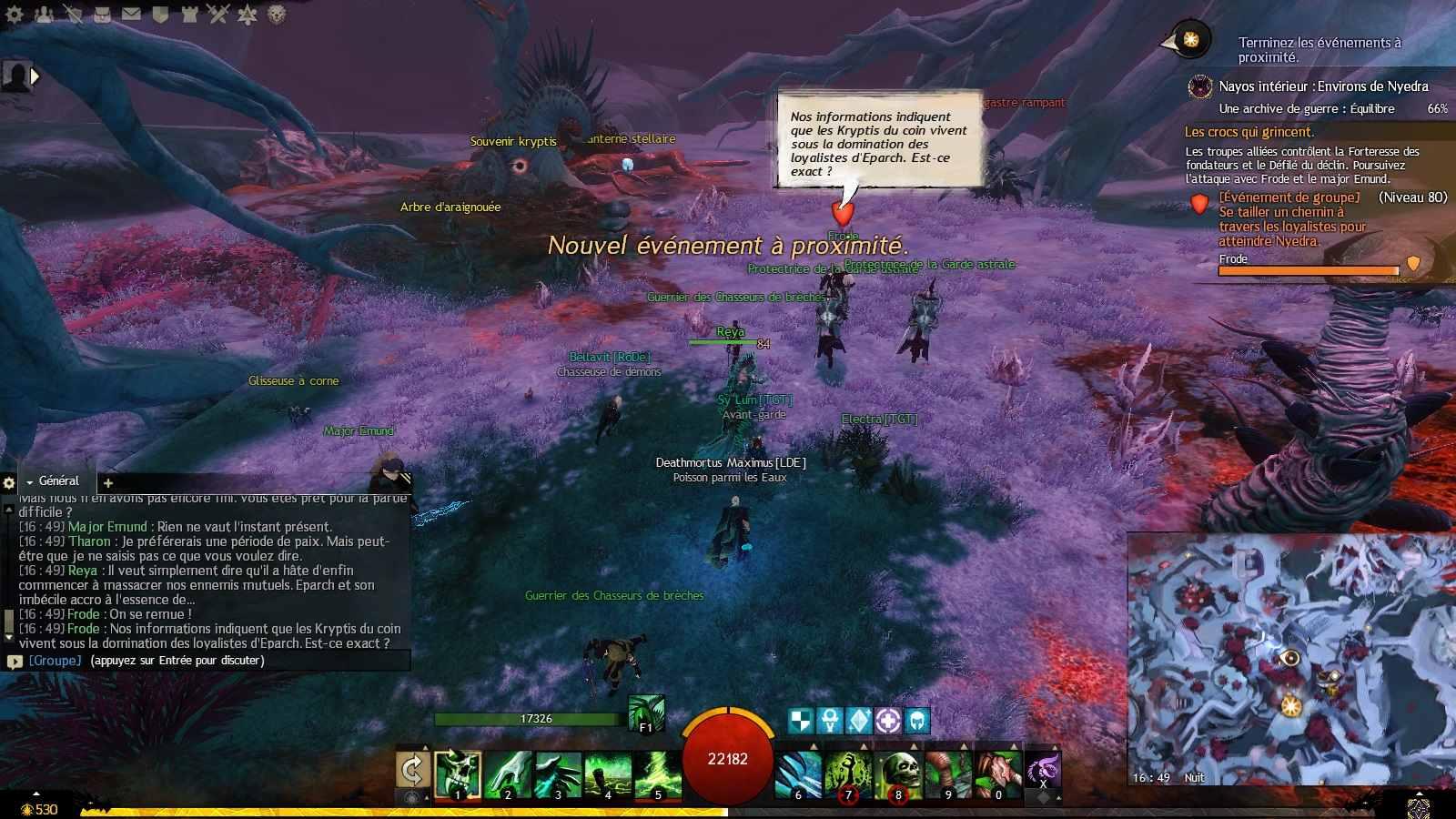The width and height of the screenshot is (1456, 819).
Task: Activate the purple mount skill X
Action: tap(1043, 770)
